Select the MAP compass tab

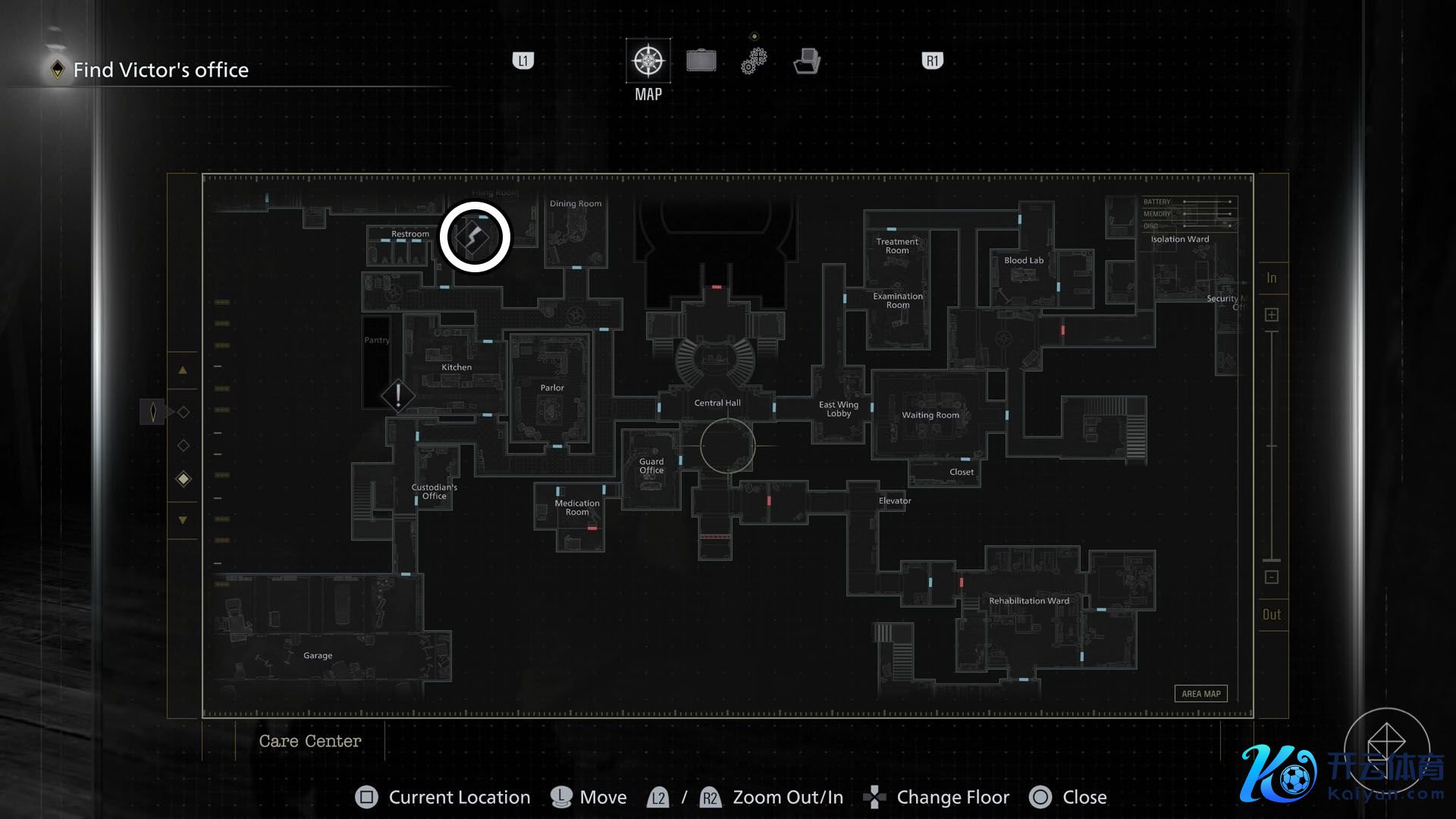click(x=648, y=61)
